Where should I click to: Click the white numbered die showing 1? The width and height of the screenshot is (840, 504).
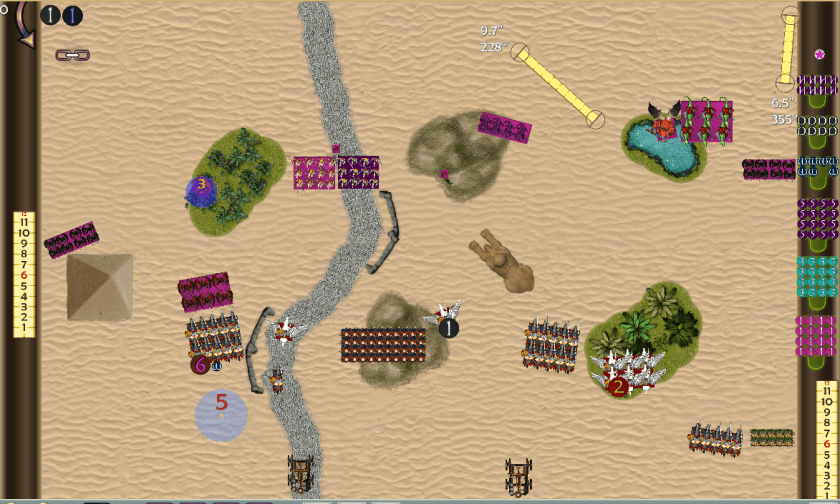[51, 16]
